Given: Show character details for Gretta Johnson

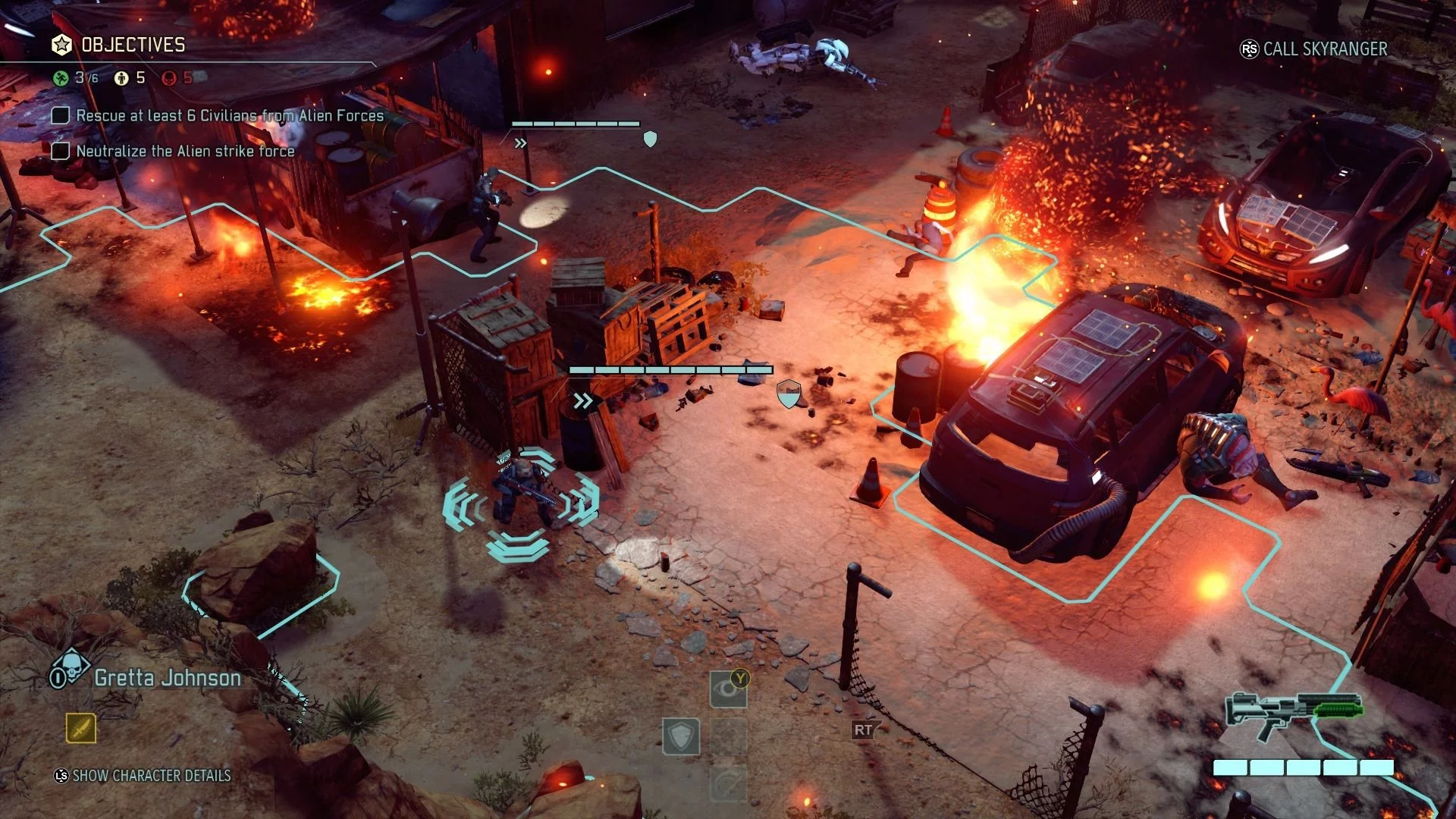Looking at the screenshot, I should click(x=151, y=776).
